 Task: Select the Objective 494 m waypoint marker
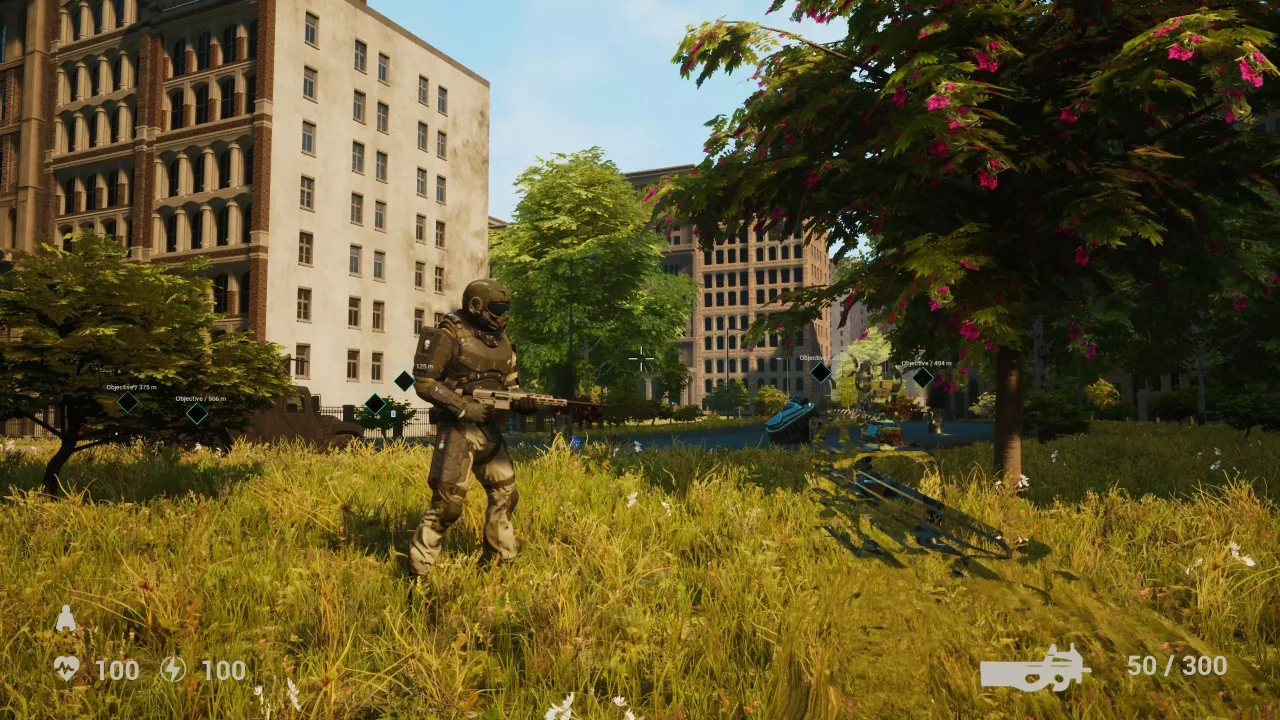click(x=922, y=378)
